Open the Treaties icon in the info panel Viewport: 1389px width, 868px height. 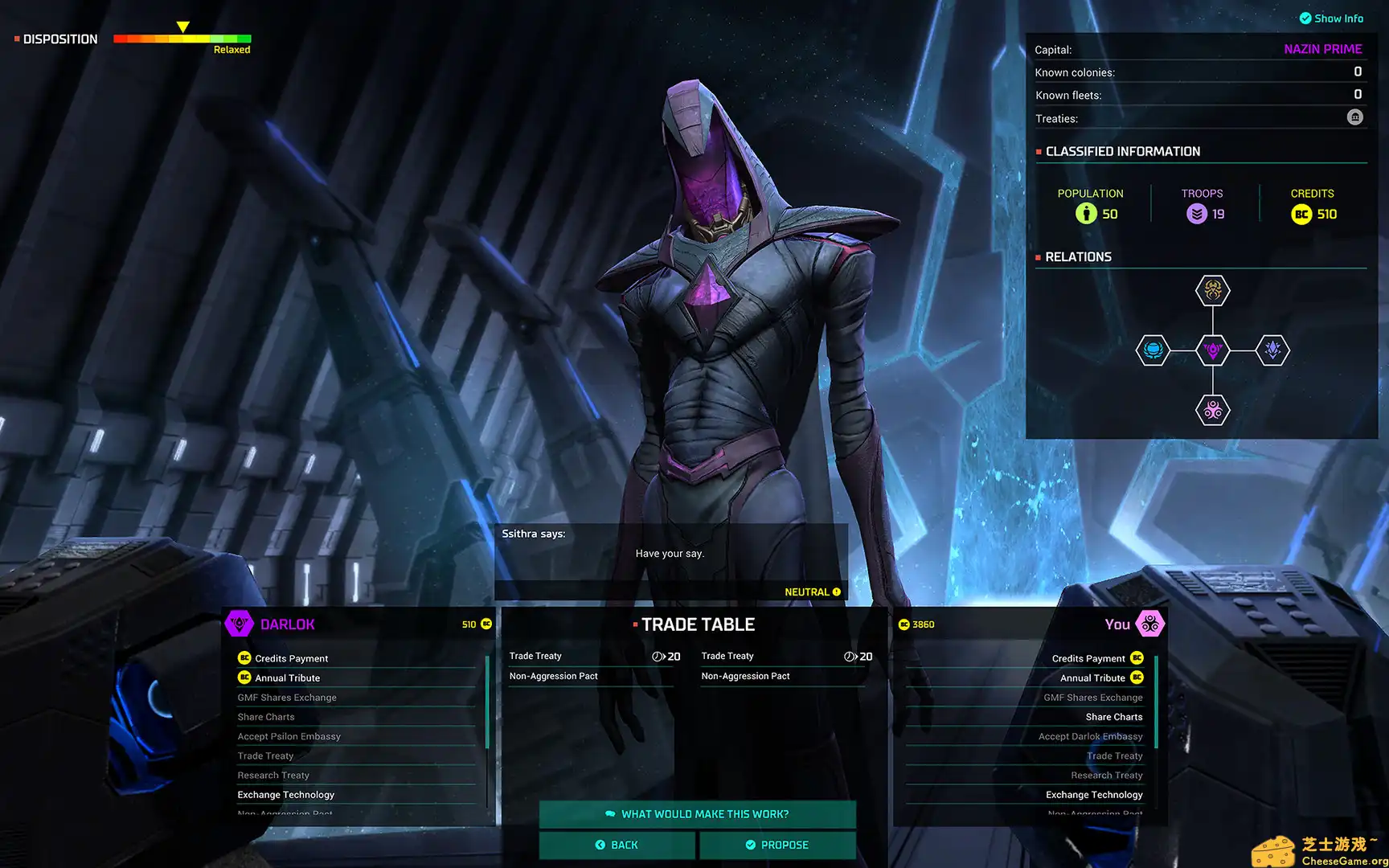click(1354, 117)
